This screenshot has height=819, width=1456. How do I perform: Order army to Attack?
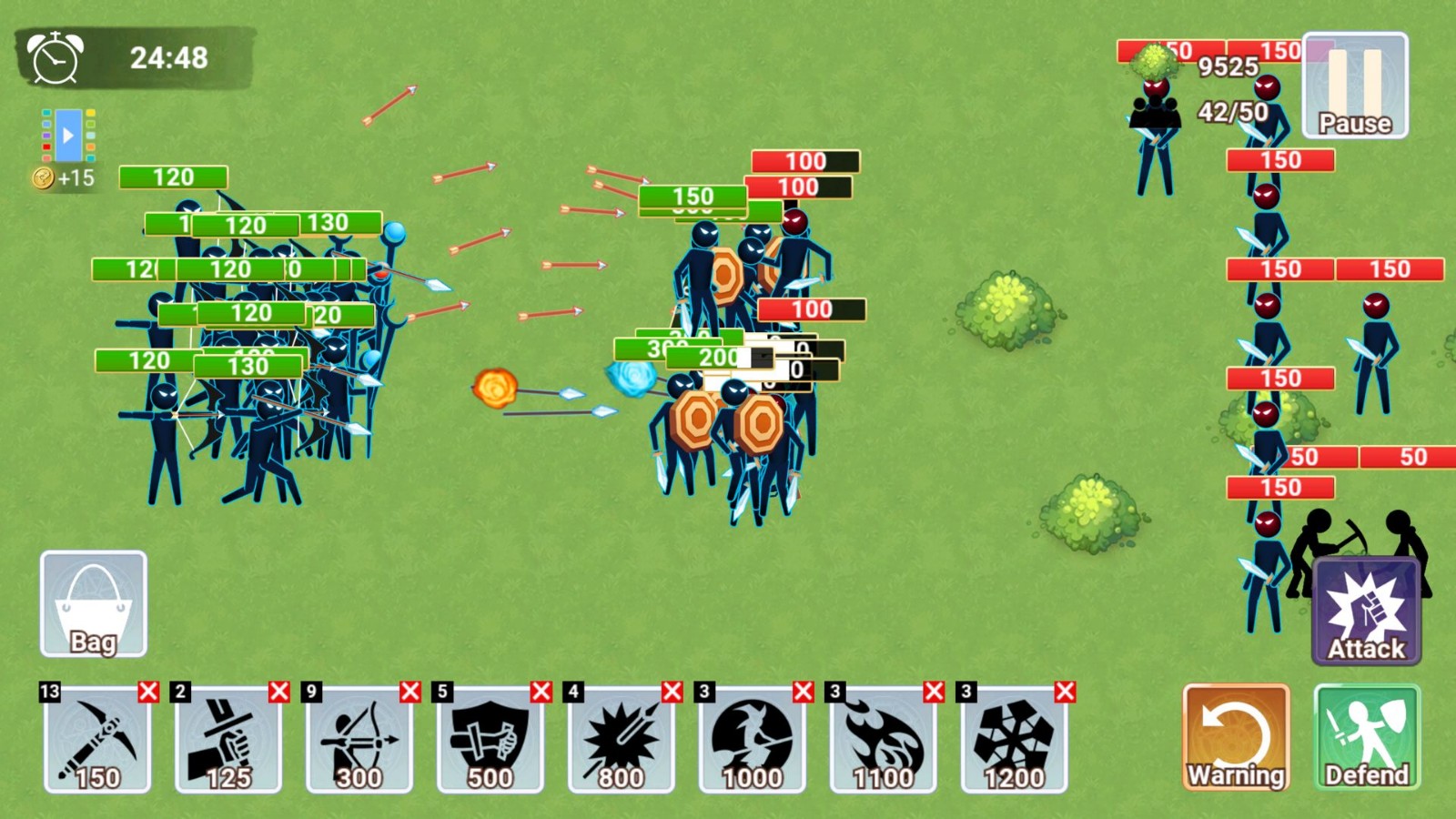(1366, 612)
